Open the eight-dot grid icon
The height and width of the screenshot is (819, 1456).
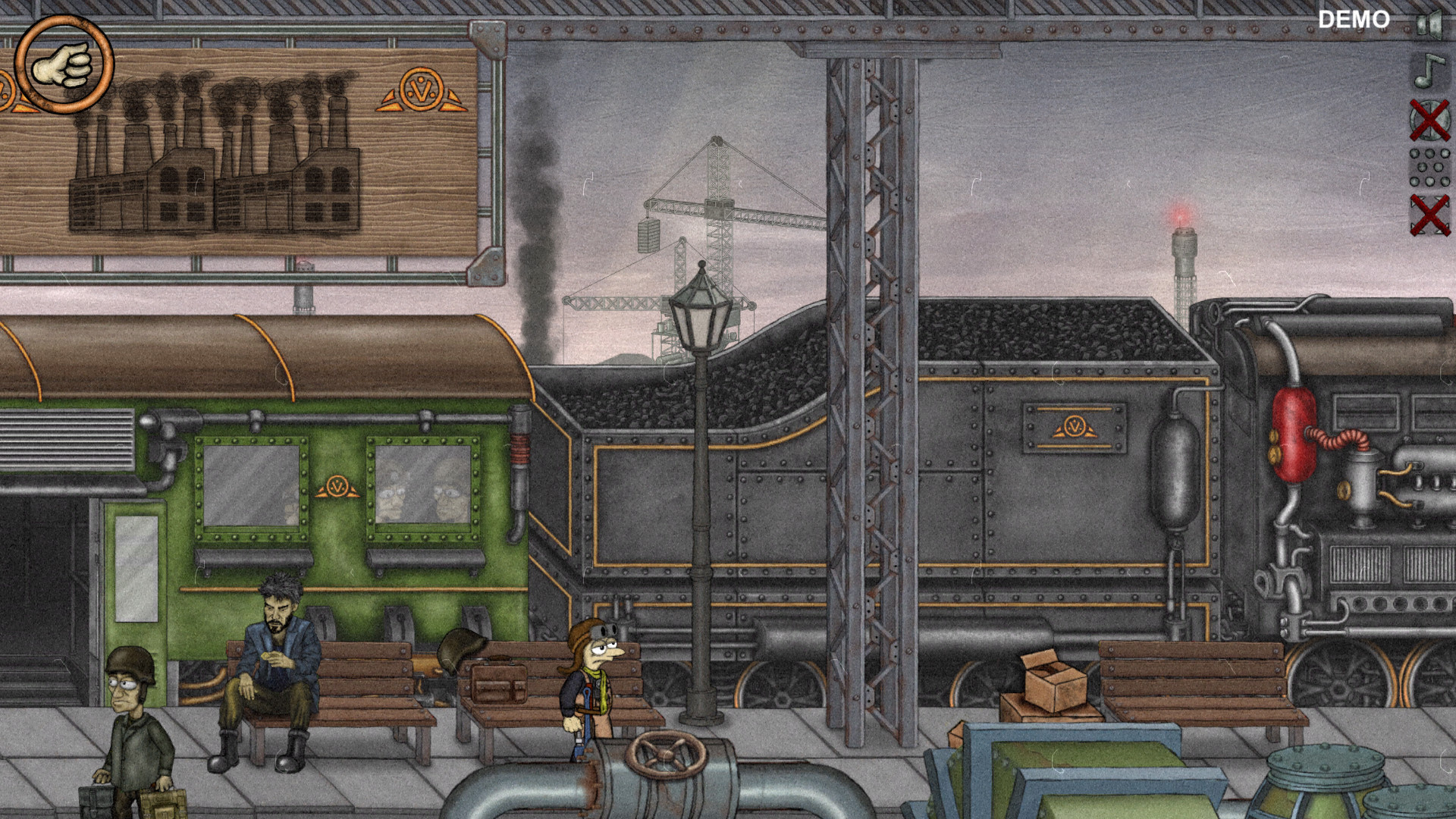coord(1429,168)
